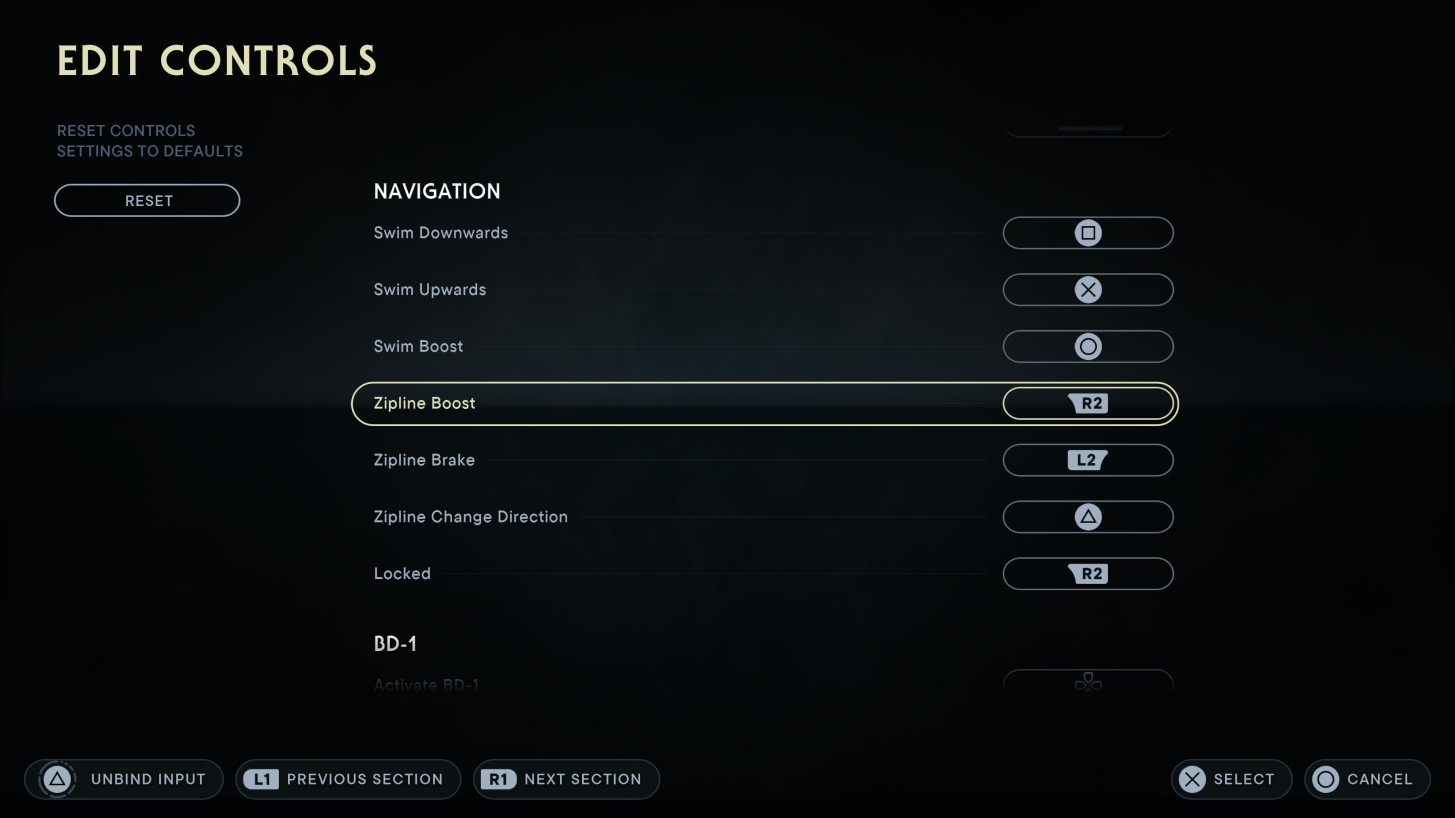
Task: Click the R2 binding for Locked
Action: click(x=1087, y=573)
